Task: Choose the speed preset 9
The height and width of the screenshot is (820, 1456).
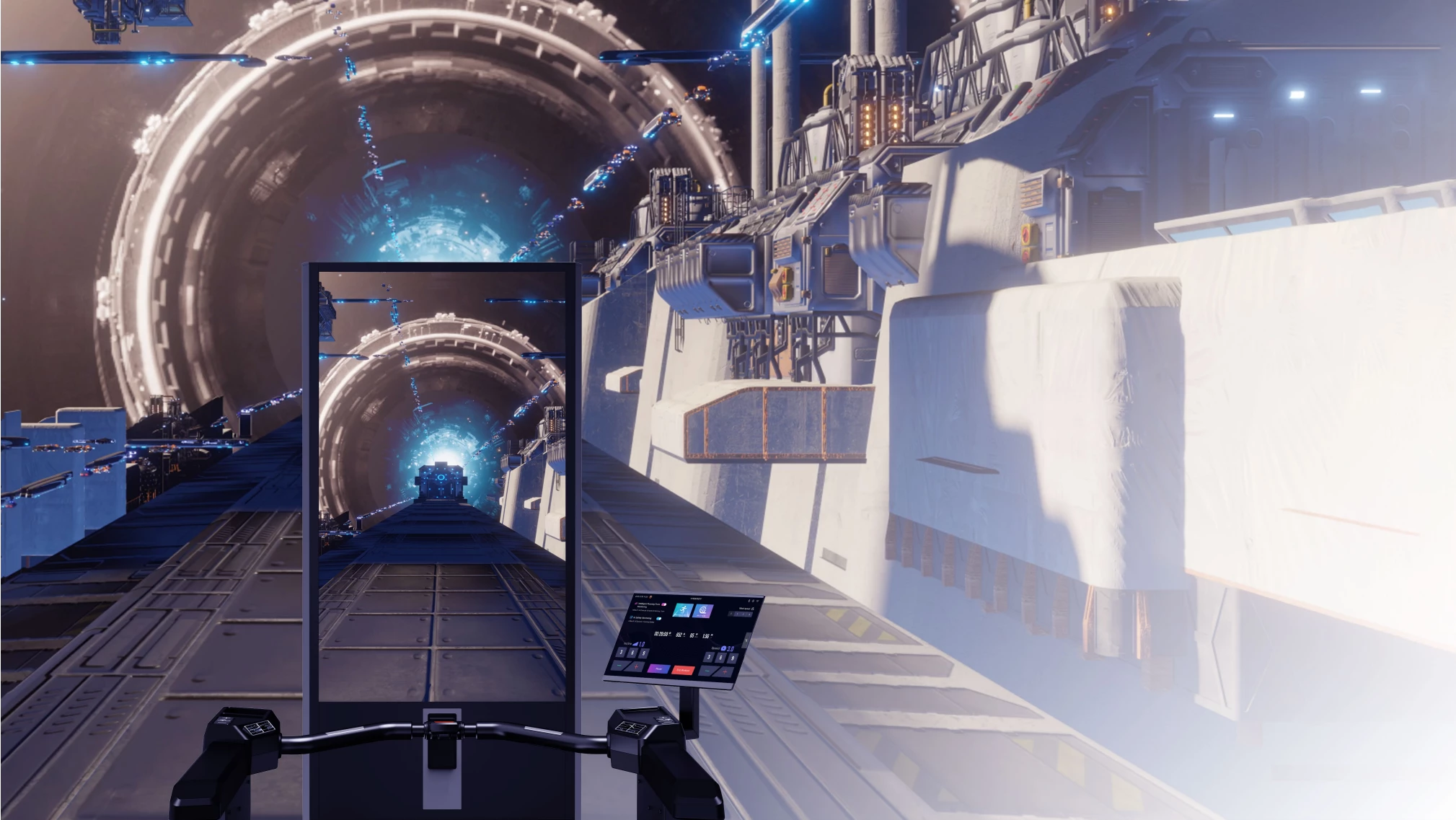Action: (733, 658)
